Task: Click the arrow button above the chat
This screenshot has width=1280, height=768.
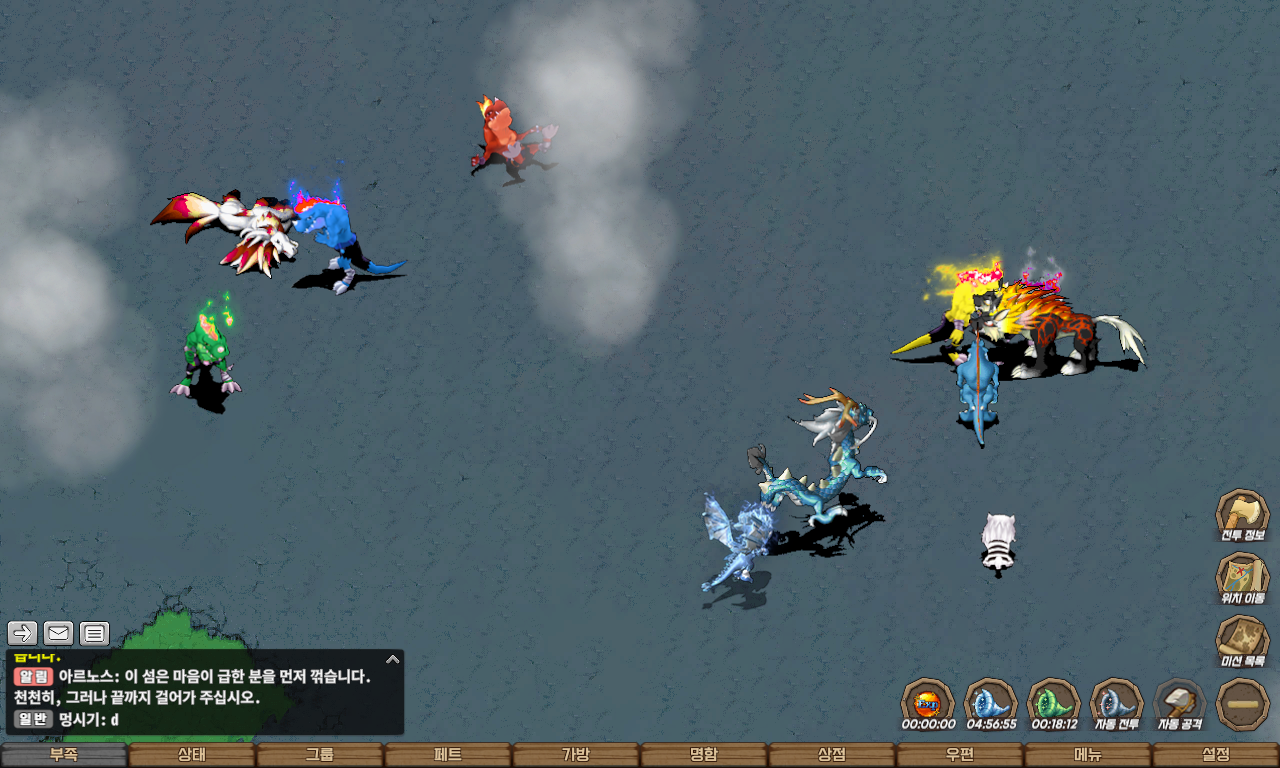Action: (x=23, y=633)
